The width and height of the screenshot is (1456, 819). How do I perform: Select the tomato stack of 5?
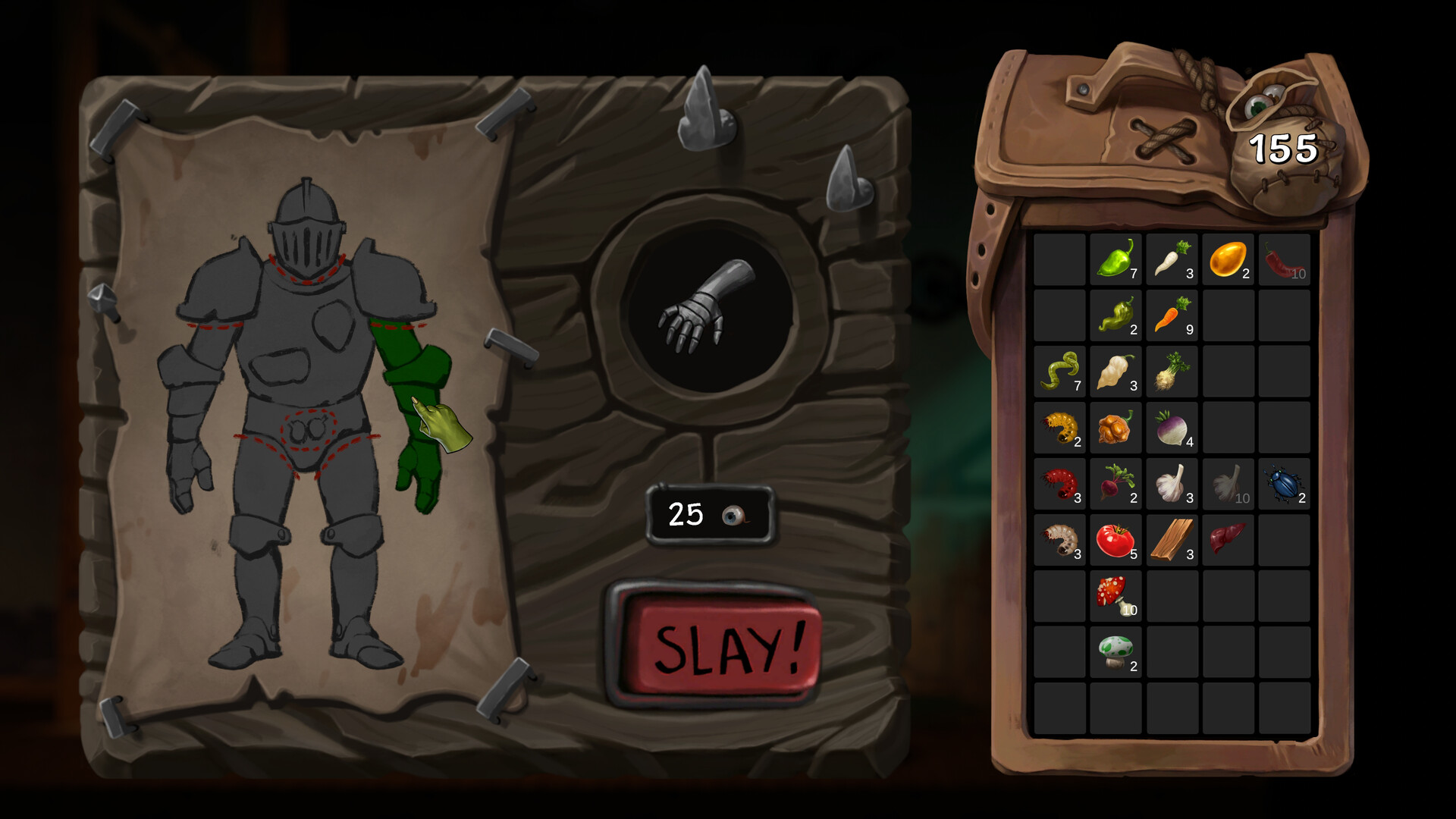coord(1116,540)
